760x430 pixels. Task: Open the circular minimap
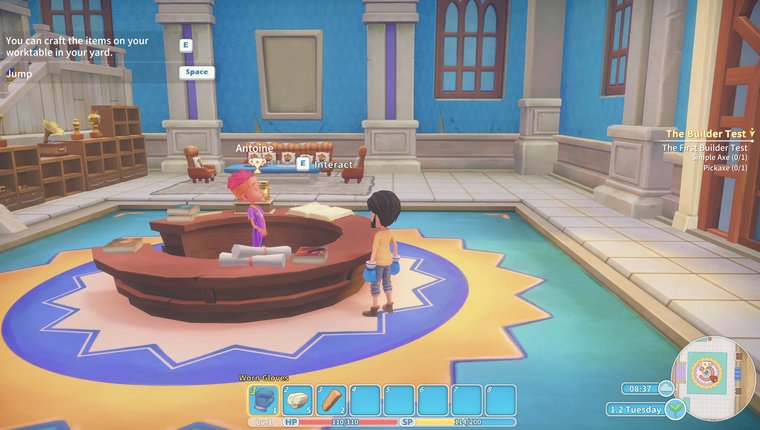pyautogui.click(x=712, y=378)
